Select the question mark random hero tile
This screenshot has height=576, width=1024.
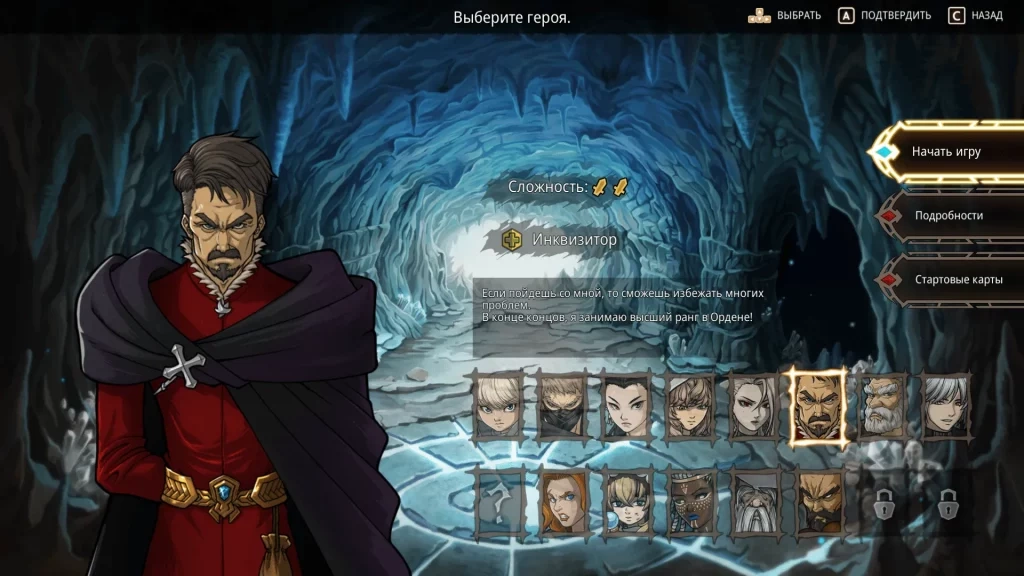pyautogui.click(x=499, y=502)
